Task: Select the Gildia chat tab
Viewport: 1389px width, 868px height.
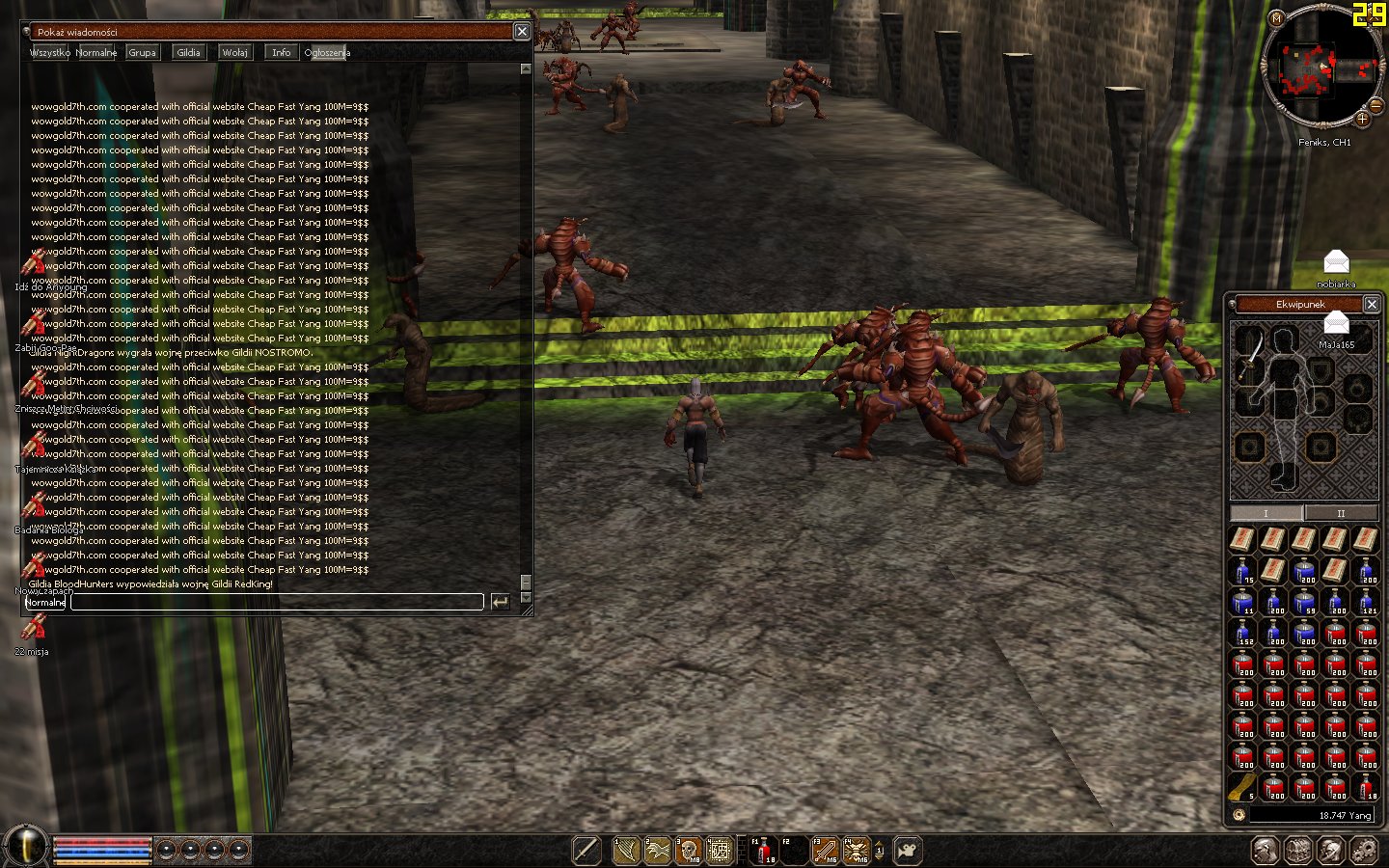Action: coord(188,52)
